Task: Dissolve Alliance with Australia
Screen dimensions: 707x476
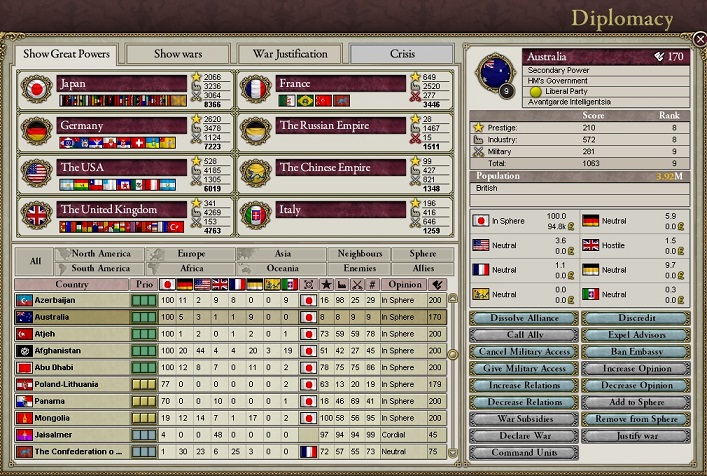Action: coord(523,318)
